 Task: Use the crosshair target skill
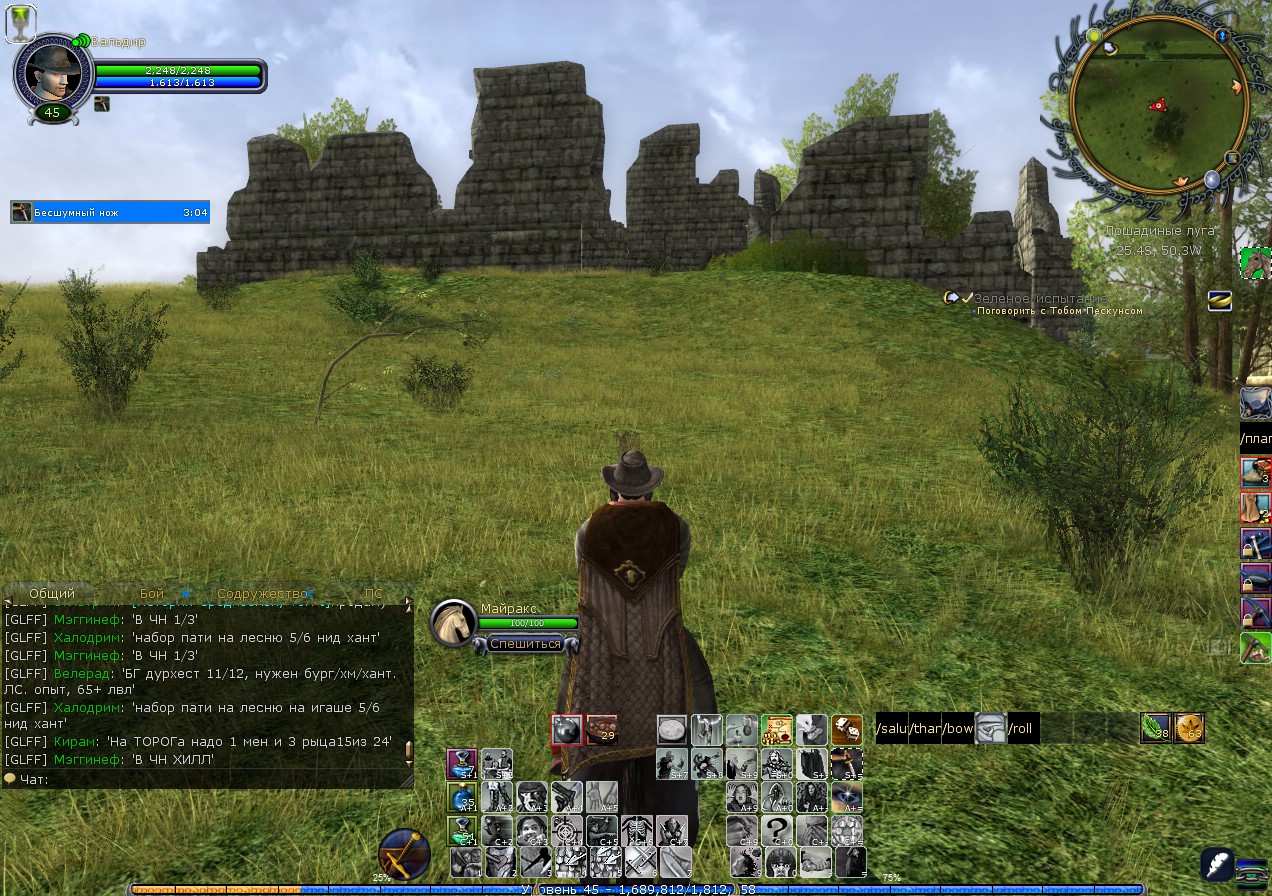(x=567, y=830)
